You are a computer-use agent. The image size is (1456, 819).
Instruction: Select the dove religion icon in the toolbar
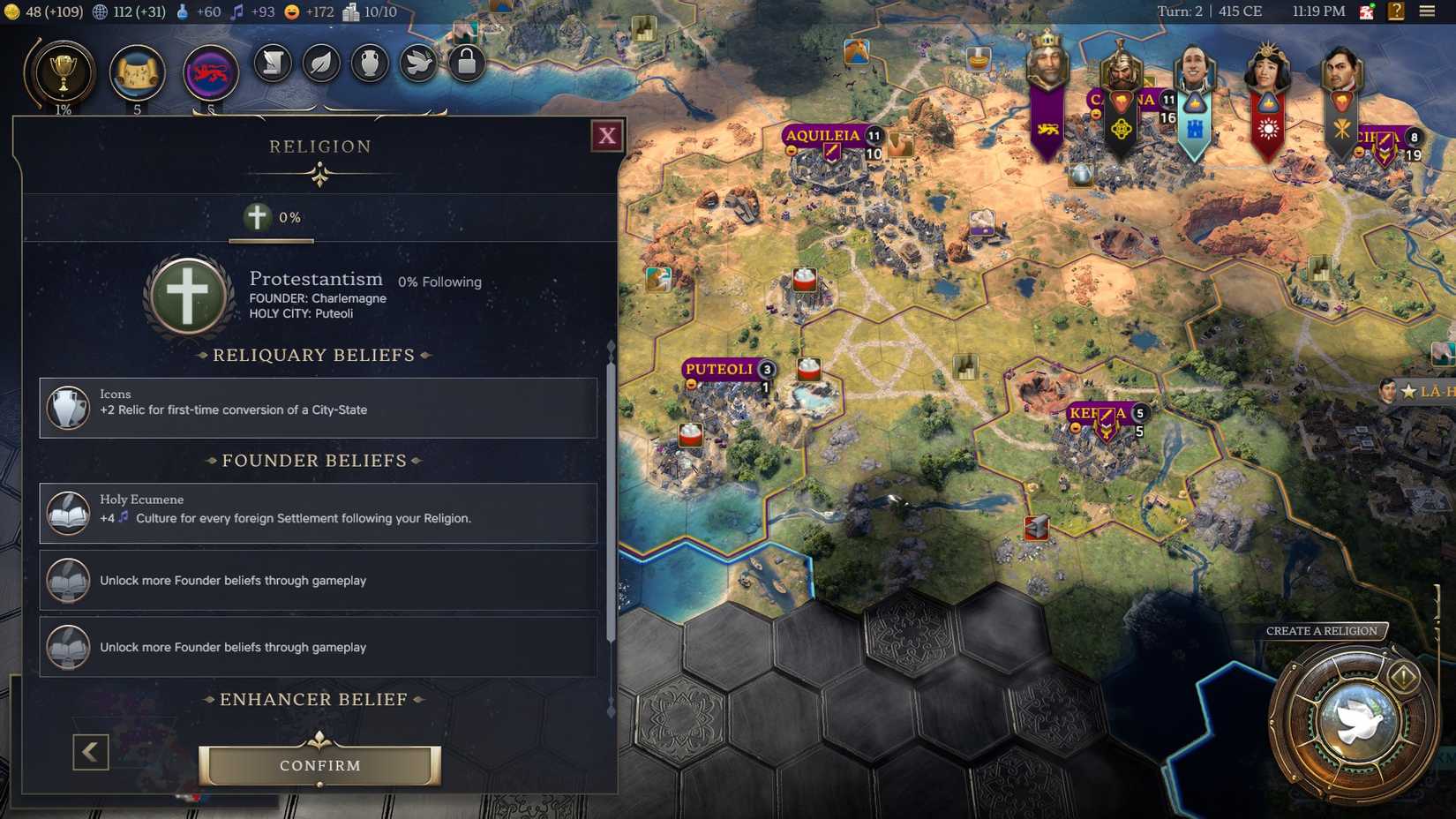[417, 64]
